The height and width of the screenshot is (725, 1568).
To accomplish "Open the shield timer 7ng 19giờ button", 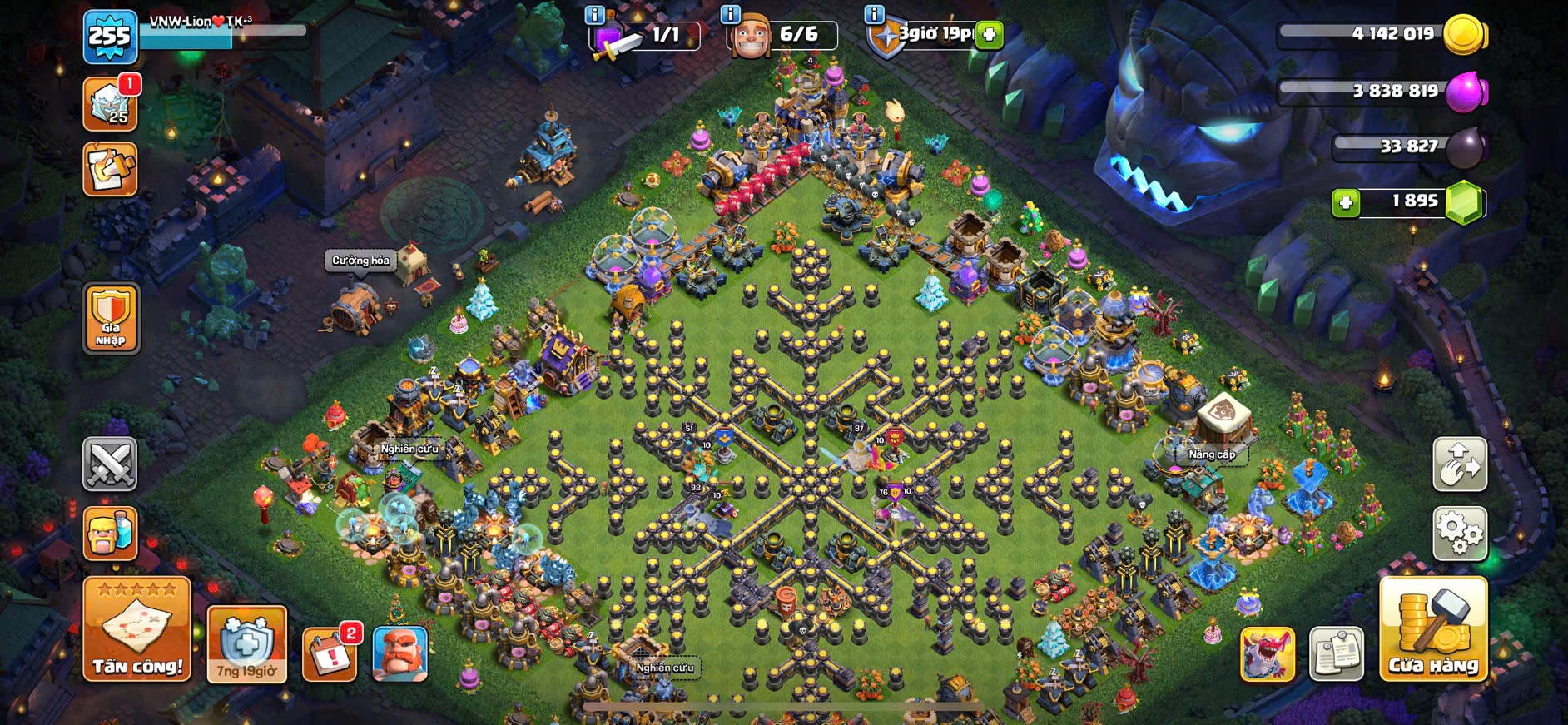I will tap(246, 644).
